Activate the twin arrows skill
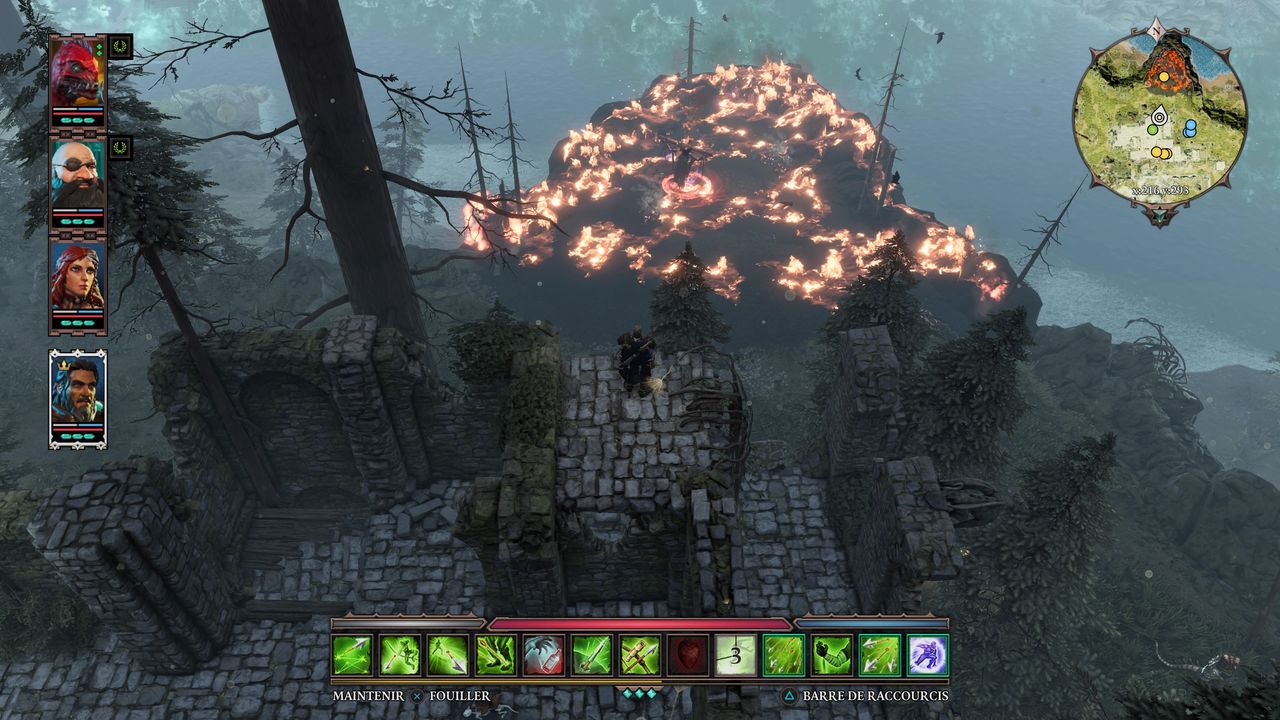1280x720 pixels. pos(880,655)
